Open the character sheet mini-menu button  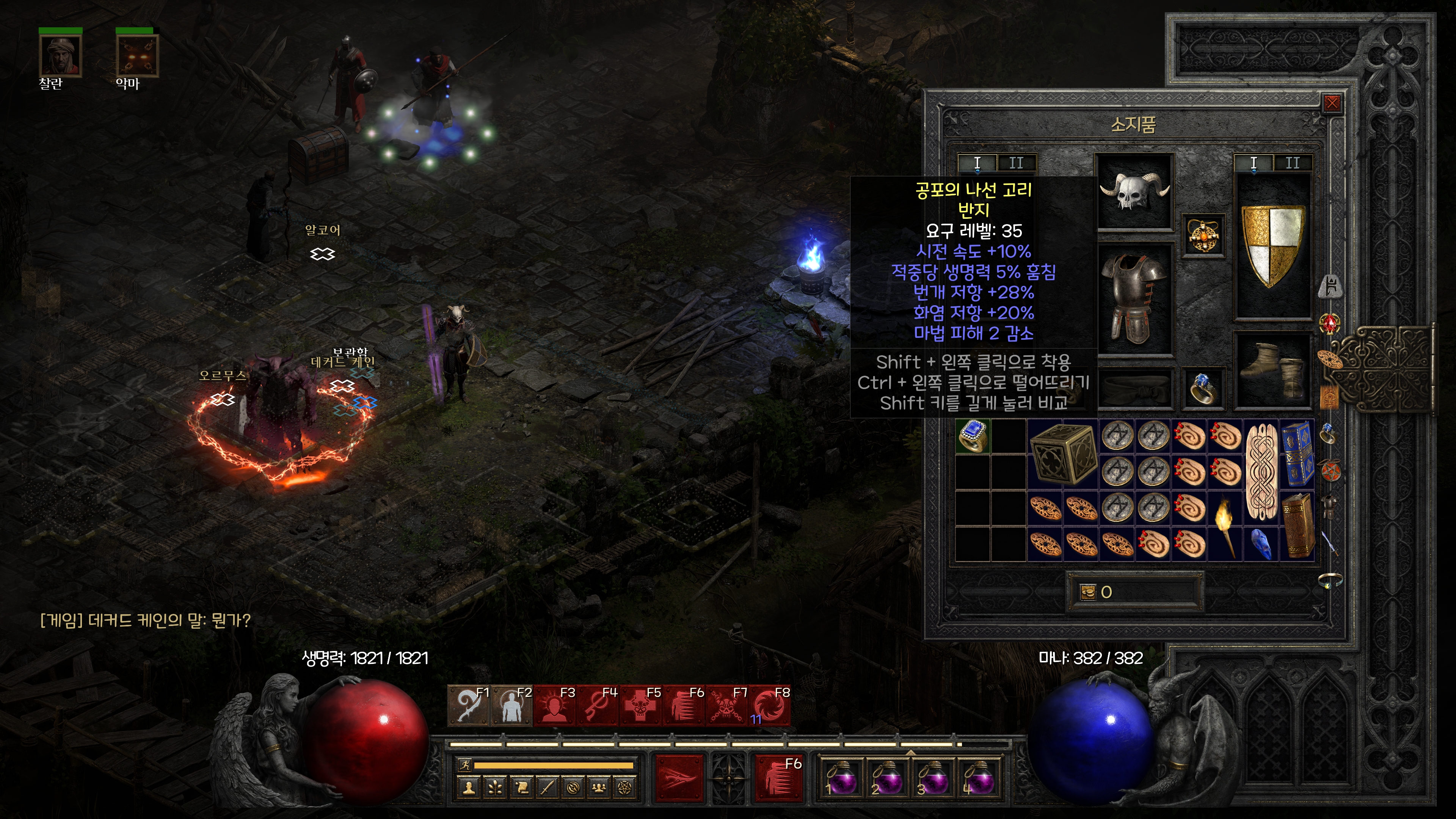(x=469, y=788)
